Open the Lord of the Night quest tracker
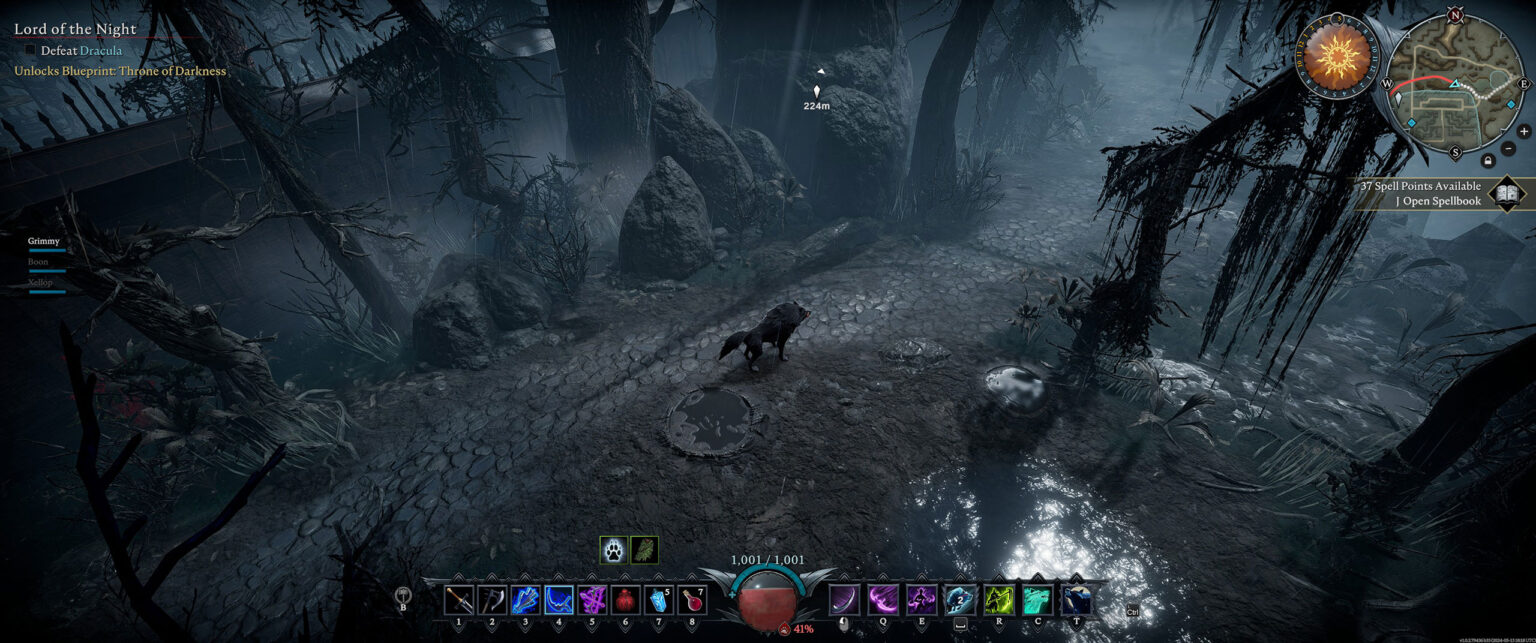 pyautogui.click(x=75, y=30)
